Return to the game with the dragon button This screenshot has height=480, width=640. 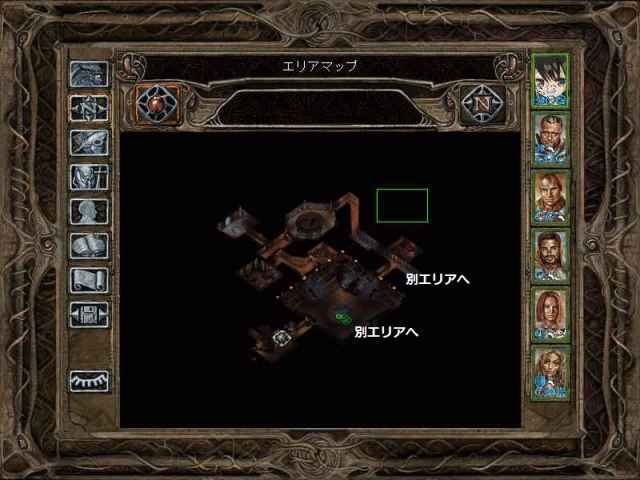coord(88,74)
